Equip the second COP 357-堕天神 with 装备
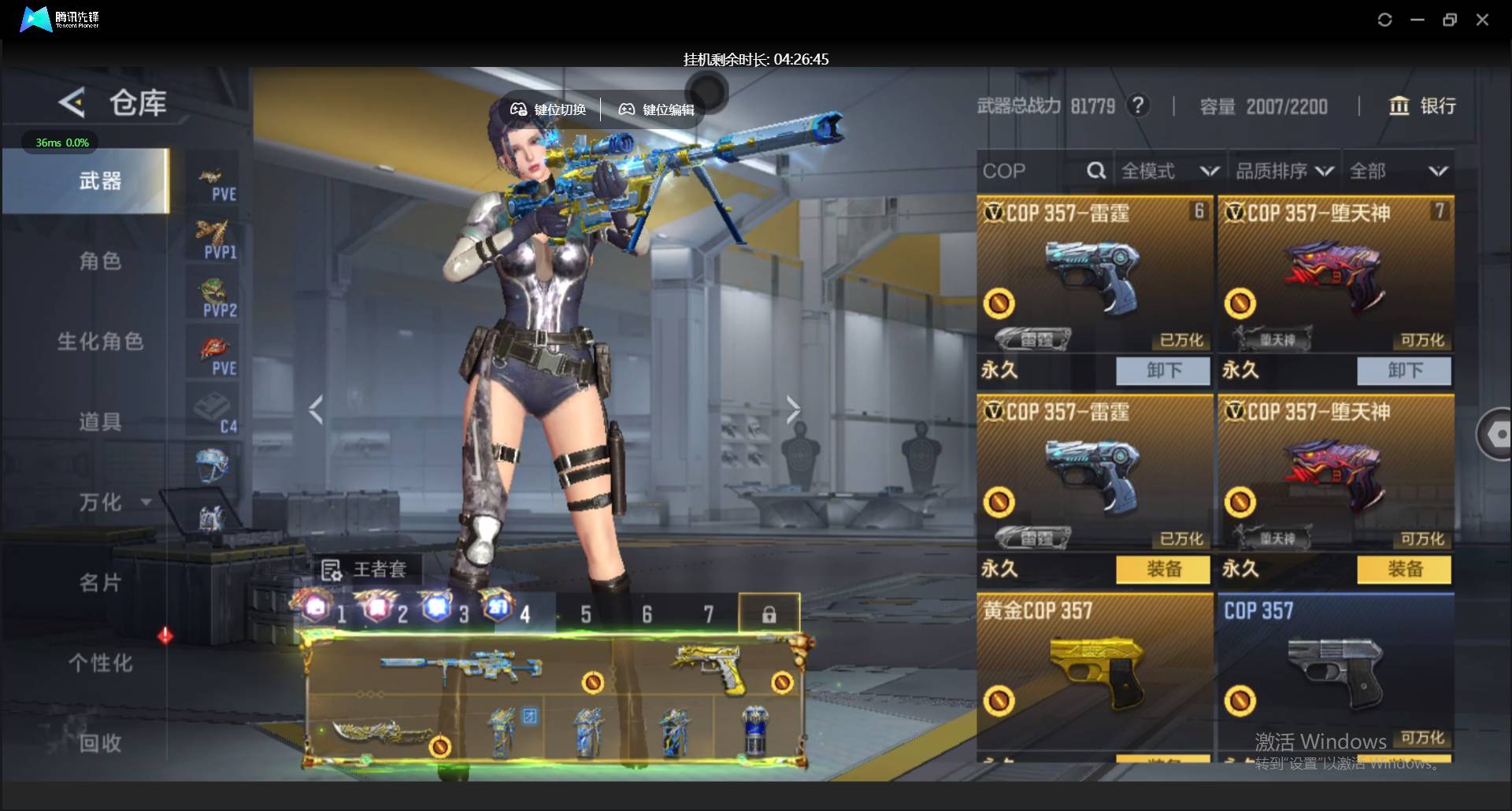Screen dimensions: 1512x811 (x=1404, y=568)
